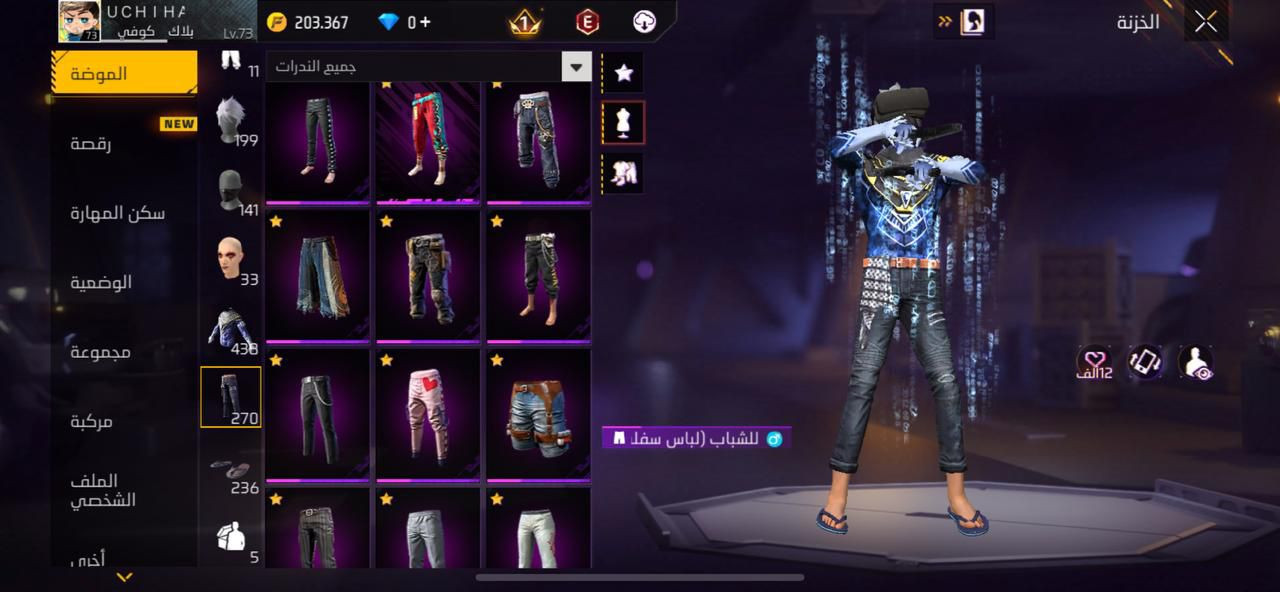Add diamonds with the plus button

tap(425, 22)
